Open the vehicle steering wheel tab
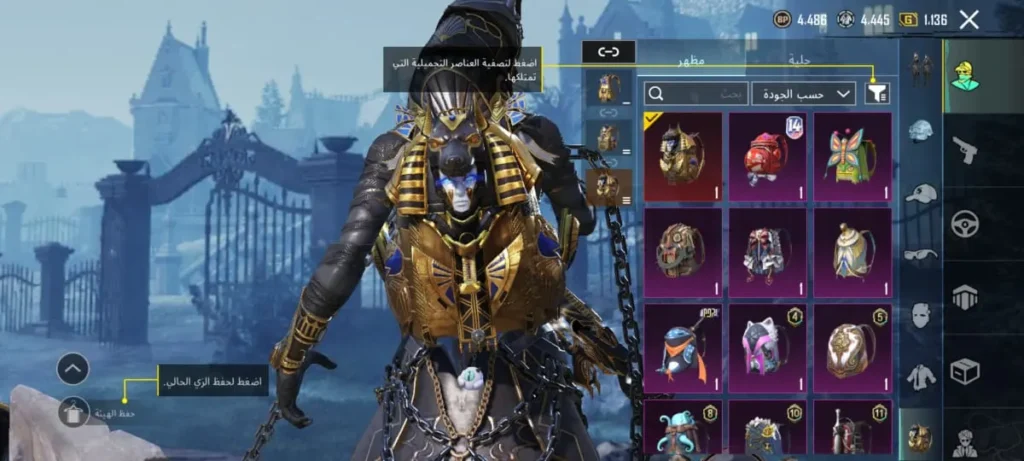 coord(965,223)
